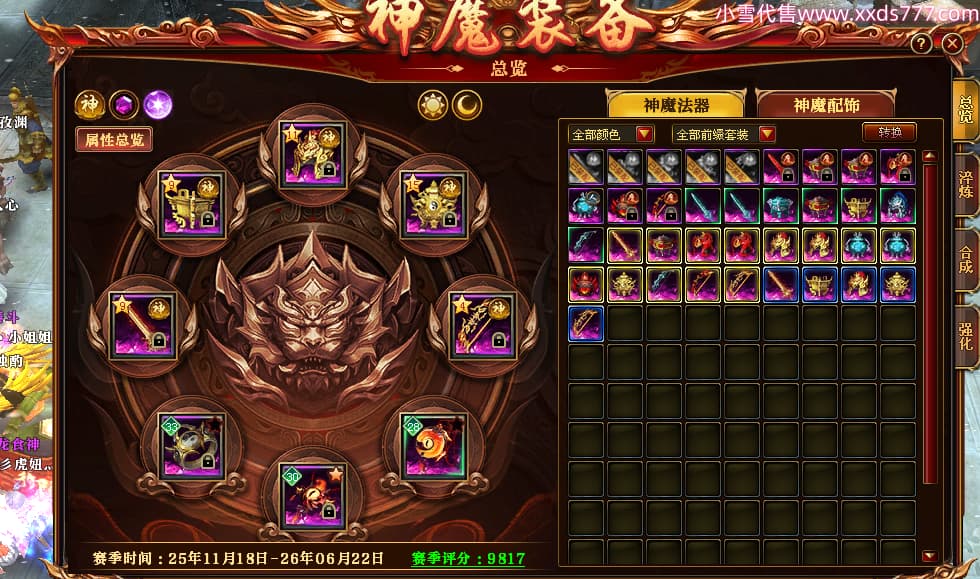This screenshot has height=579, width=980.
Task: Open the question mark help button
Action: pyautogui.click(x=922, y=44)
